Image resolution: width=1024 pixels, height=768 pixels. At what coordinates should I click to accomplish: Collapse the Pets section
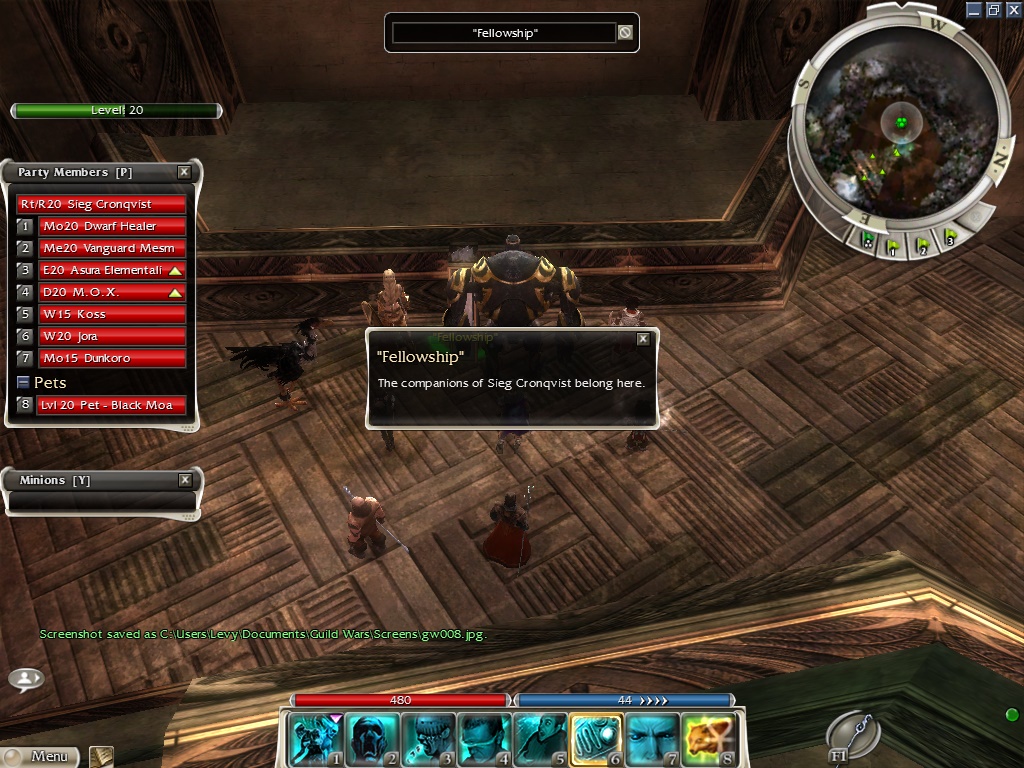click(24, 382)
